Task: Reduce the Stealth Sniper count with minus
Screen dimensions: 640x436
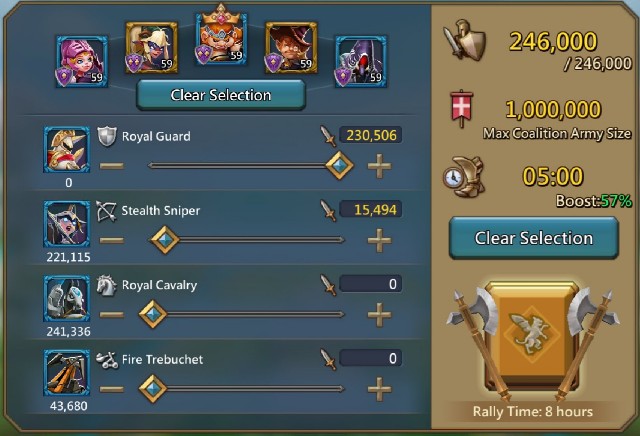Action: click(112, 239)
